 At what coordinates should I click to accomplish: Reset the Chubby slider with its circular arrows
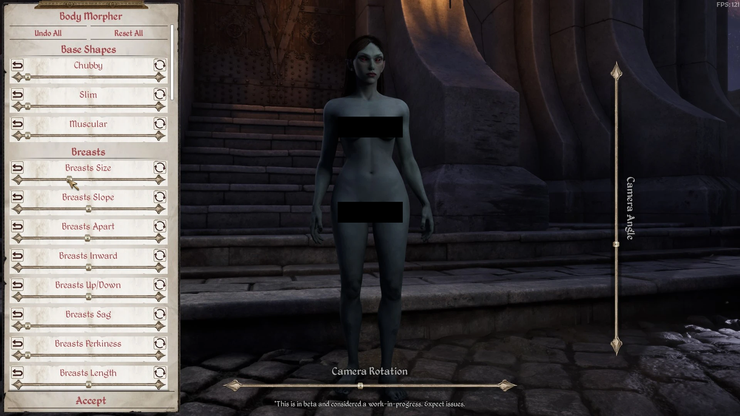coord(159,66)
